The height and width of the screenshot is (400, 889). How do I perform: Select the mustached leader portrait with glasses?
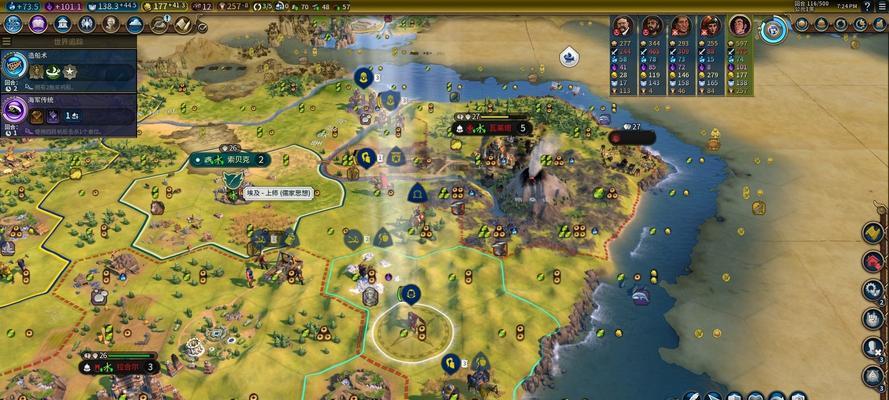pyautogui.click(x=624, y=26)
